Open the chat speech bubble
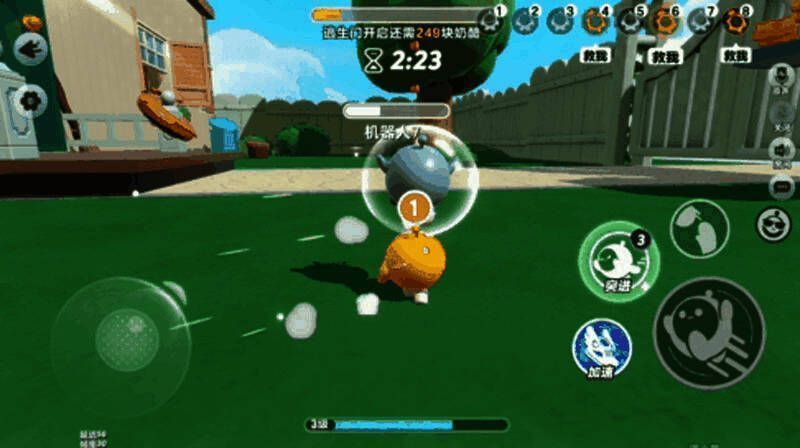 pyautogui.click(x=783, y=186)
